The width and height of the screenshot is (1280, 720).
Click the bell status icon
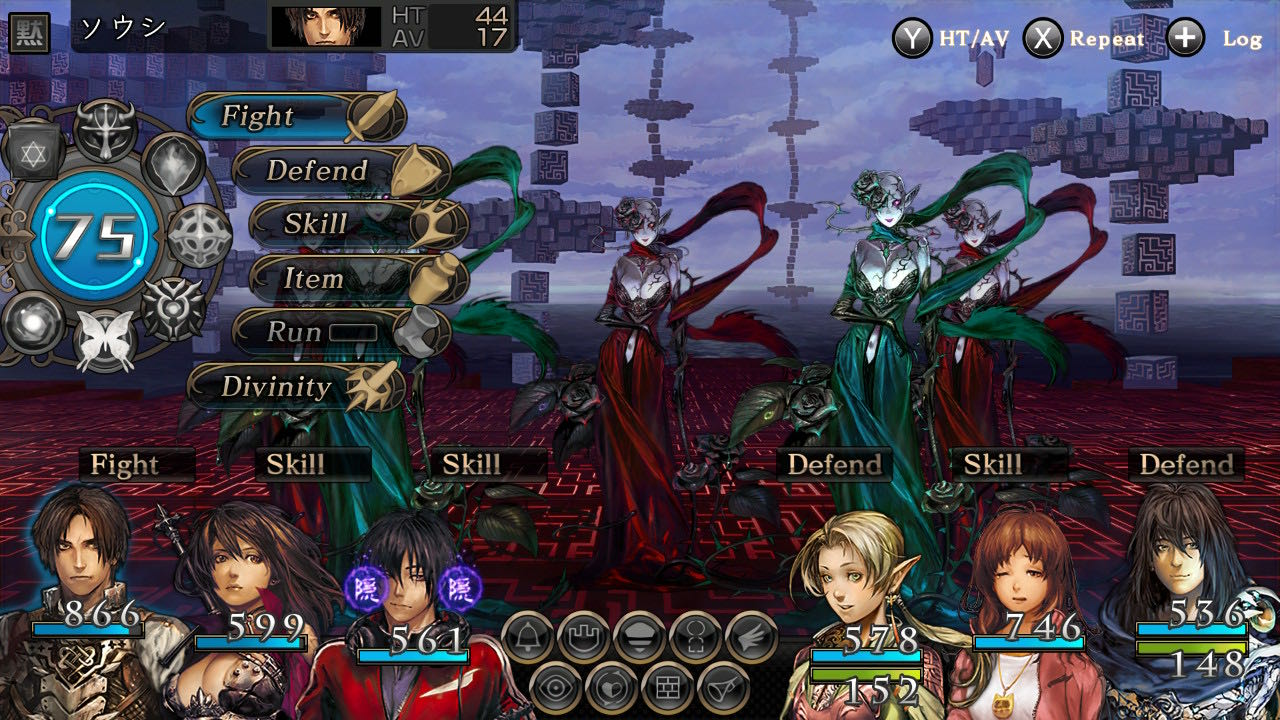tap(528, 637)
